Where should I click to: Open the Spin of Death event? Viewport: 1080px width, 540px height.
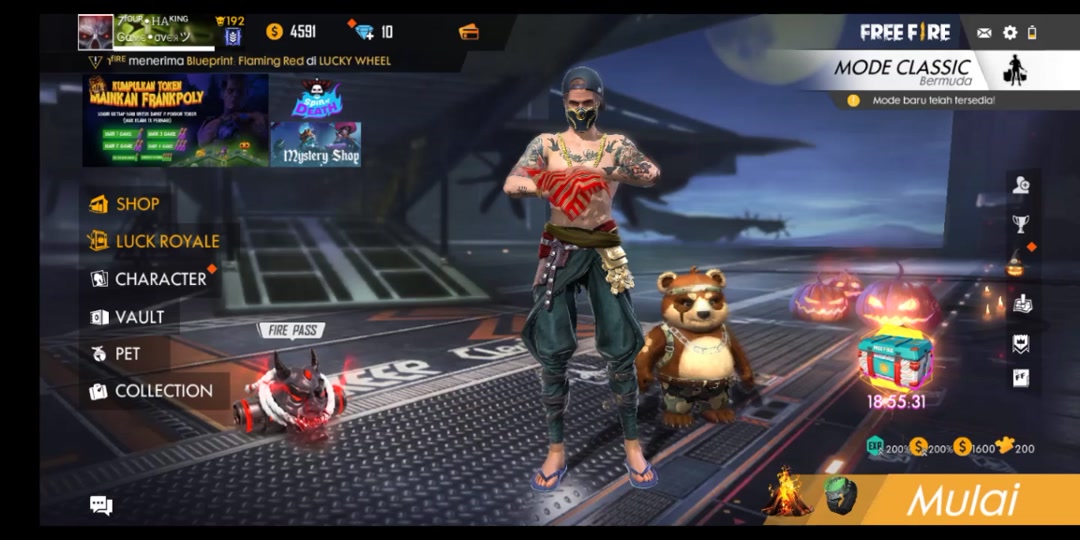point(315,98)
